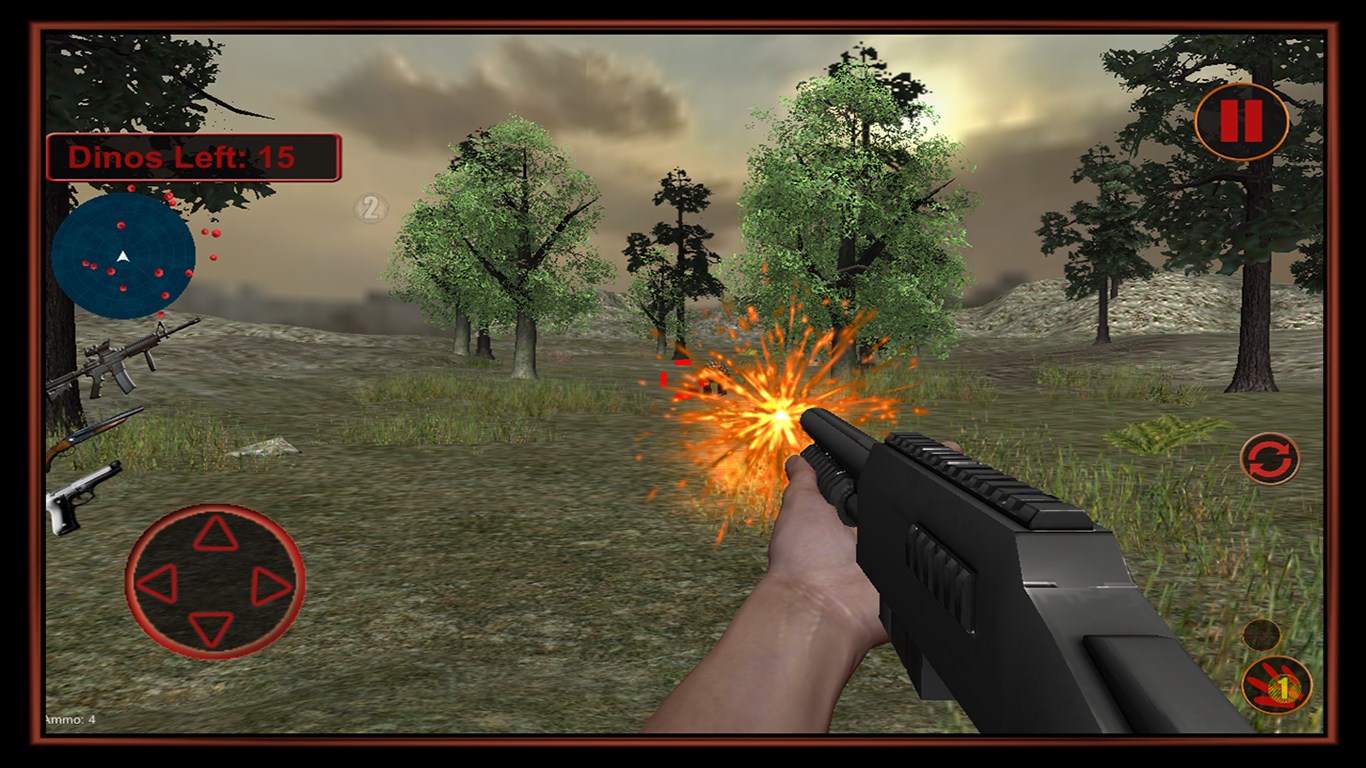Pause the game with the pause button

pos(1241,121)
